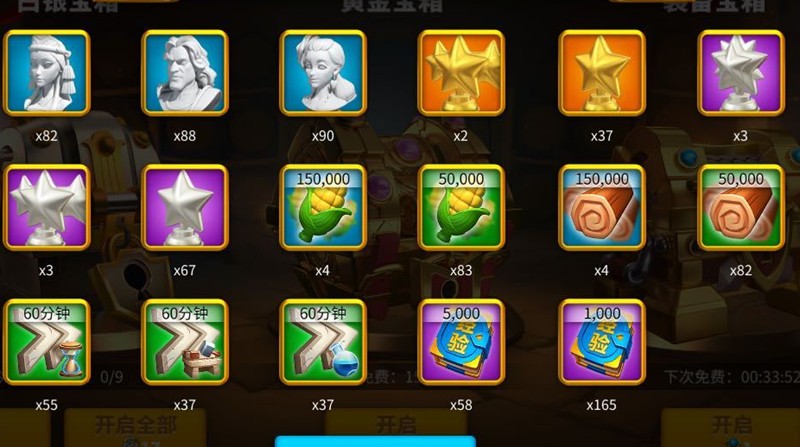800x447 pixels.
Task: Select the 60-minute blue flask research speedup
Action: coord(323,342)
